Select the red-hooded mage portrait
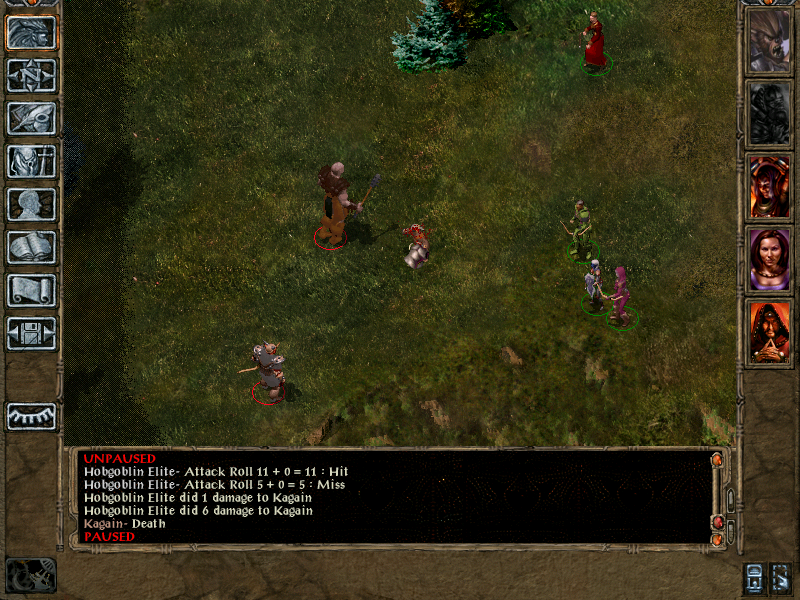 click(769, 332)
